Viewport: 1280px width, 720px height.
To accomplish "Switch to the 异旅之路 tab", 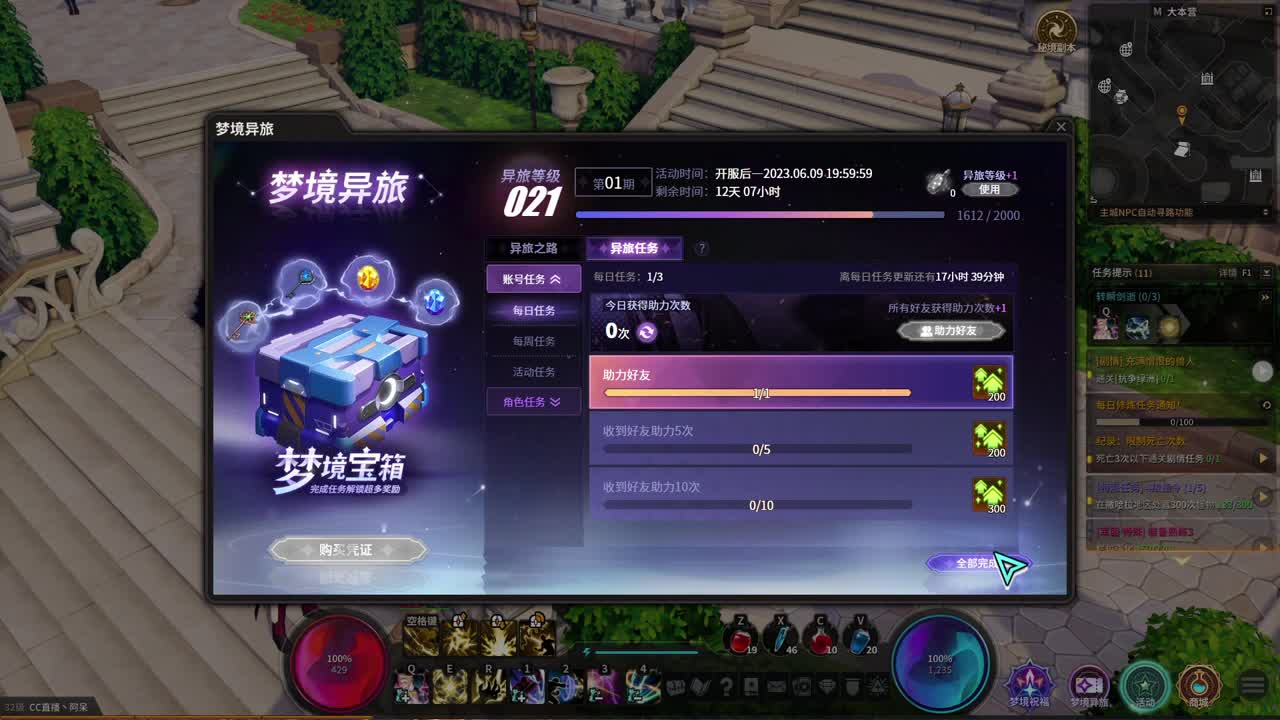I will [x=533, y=248].
